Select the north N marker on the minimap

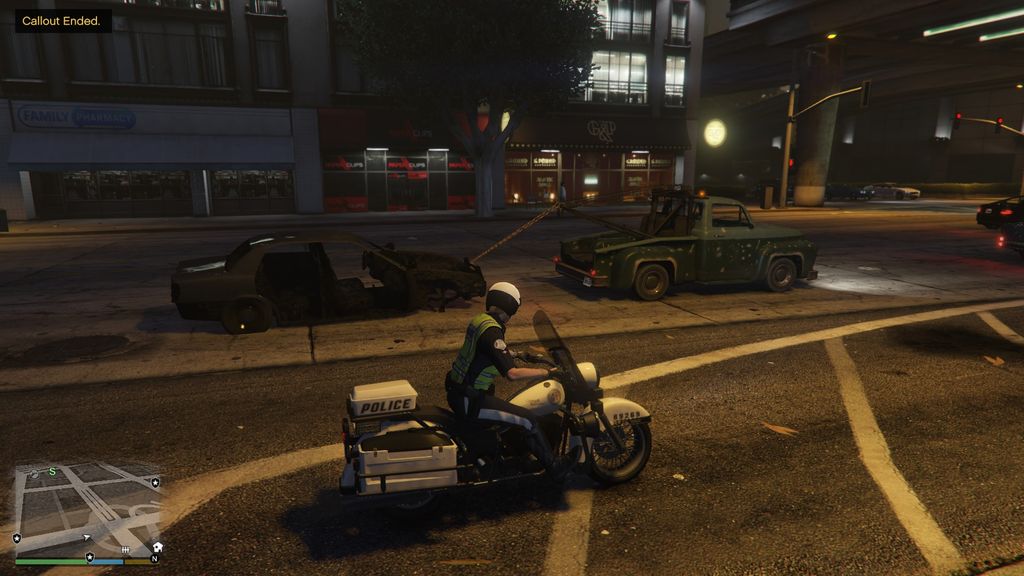pyautogui.click(x=154, y=558)
